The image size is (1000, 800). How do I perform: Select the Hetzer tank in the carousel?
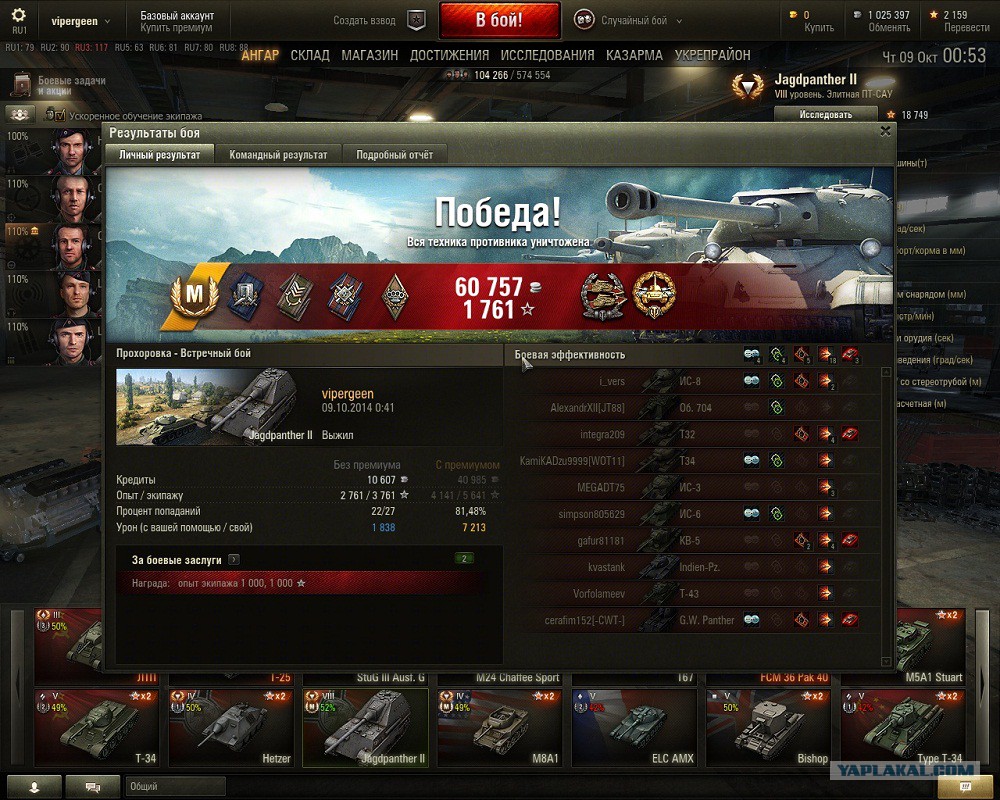point(233,728)
